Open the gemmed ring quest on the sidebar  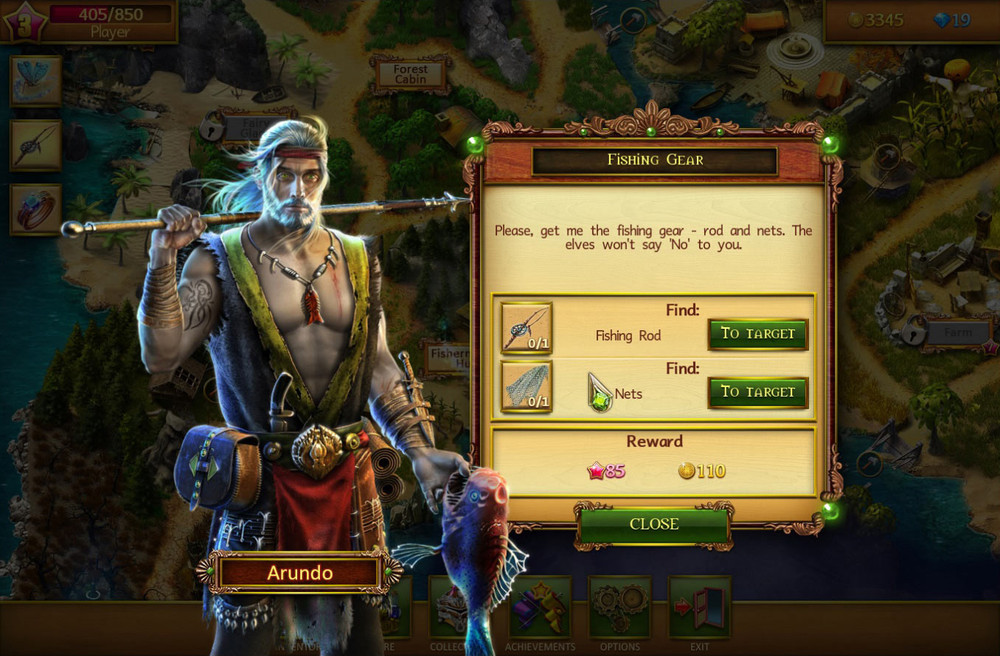[x=36, y=209]
